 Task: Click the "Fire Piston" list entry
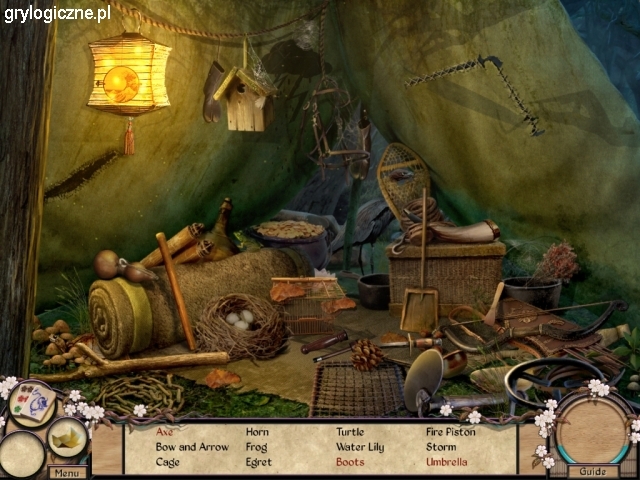point(452,432)
